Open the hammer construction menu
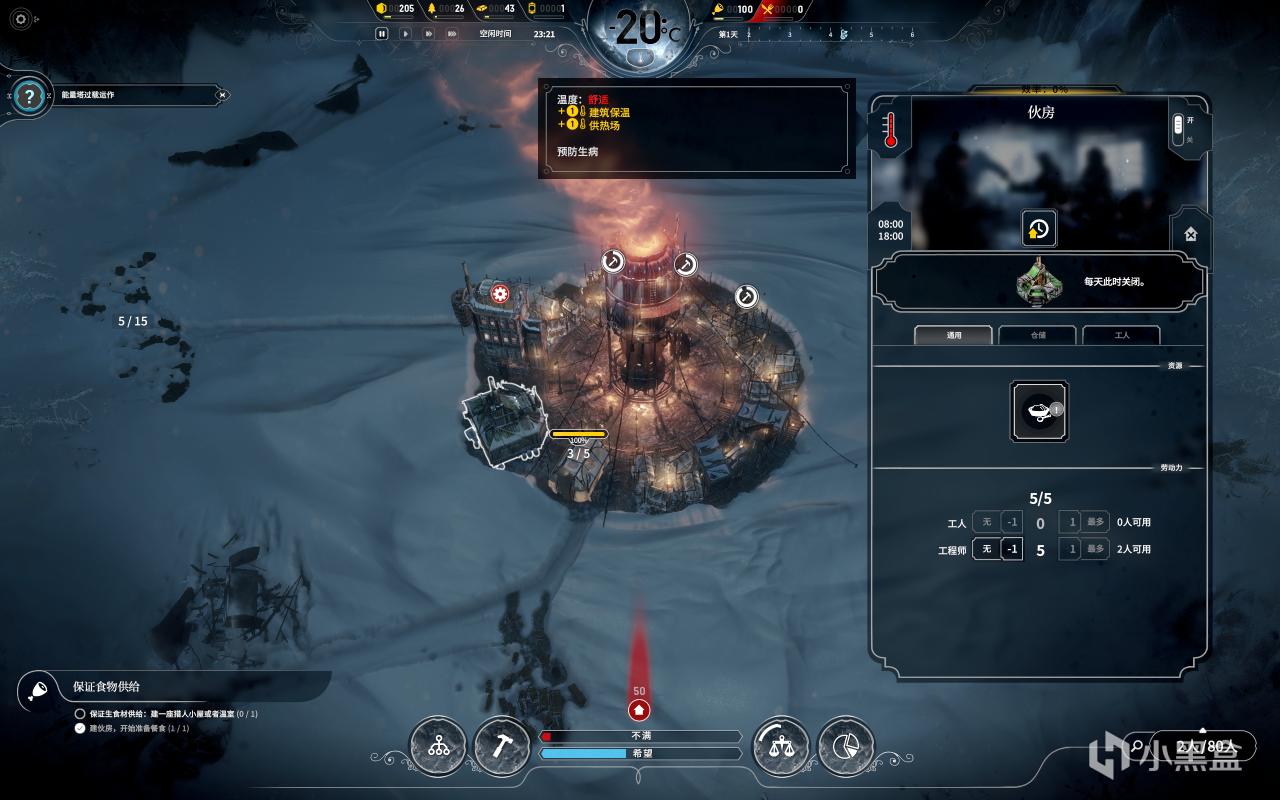The height and width of the screenshot is (800, 1280). [x=501, y=746]
